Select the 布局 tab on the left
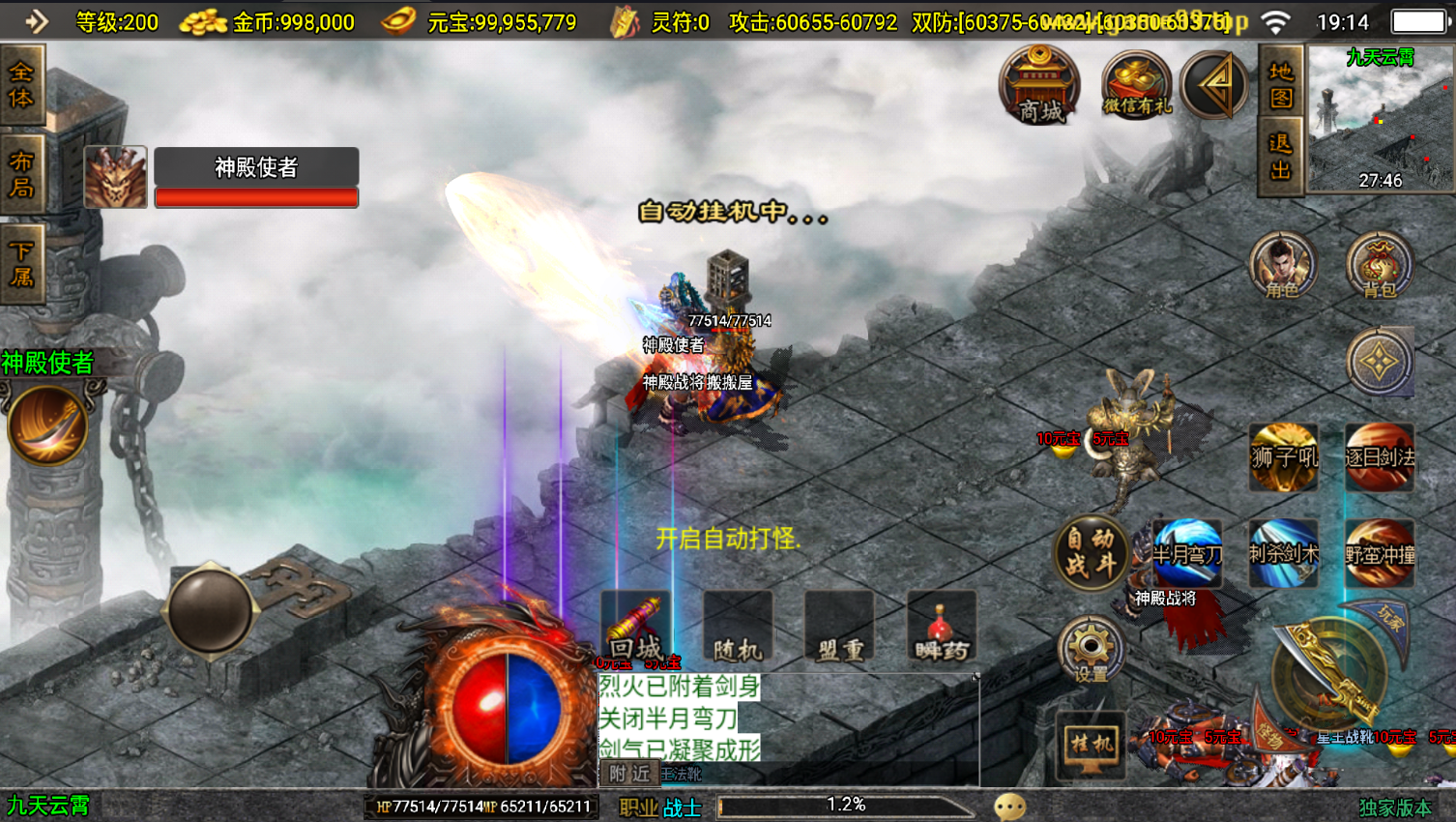 [21, 174]
